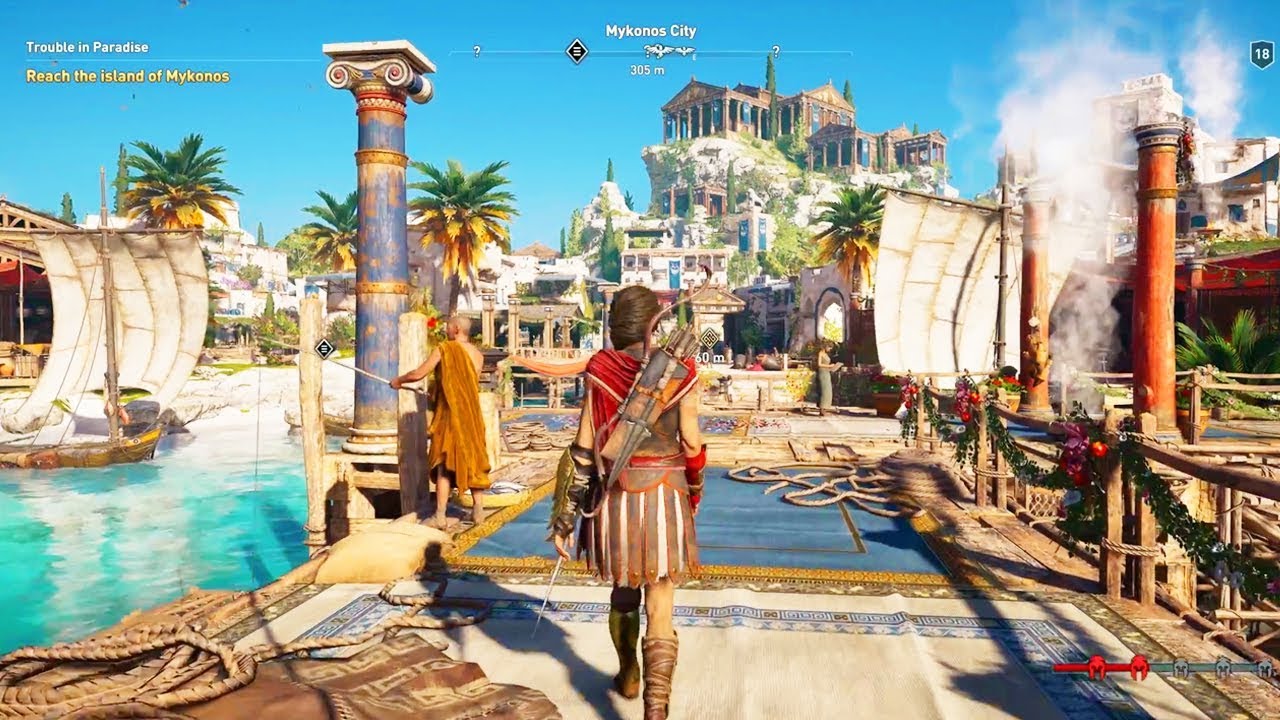Image resolution: width=1280 pixels, height=720 pixels.
Task: Click the Mykonos City label on the compass
Action: [x=652, y=31]
